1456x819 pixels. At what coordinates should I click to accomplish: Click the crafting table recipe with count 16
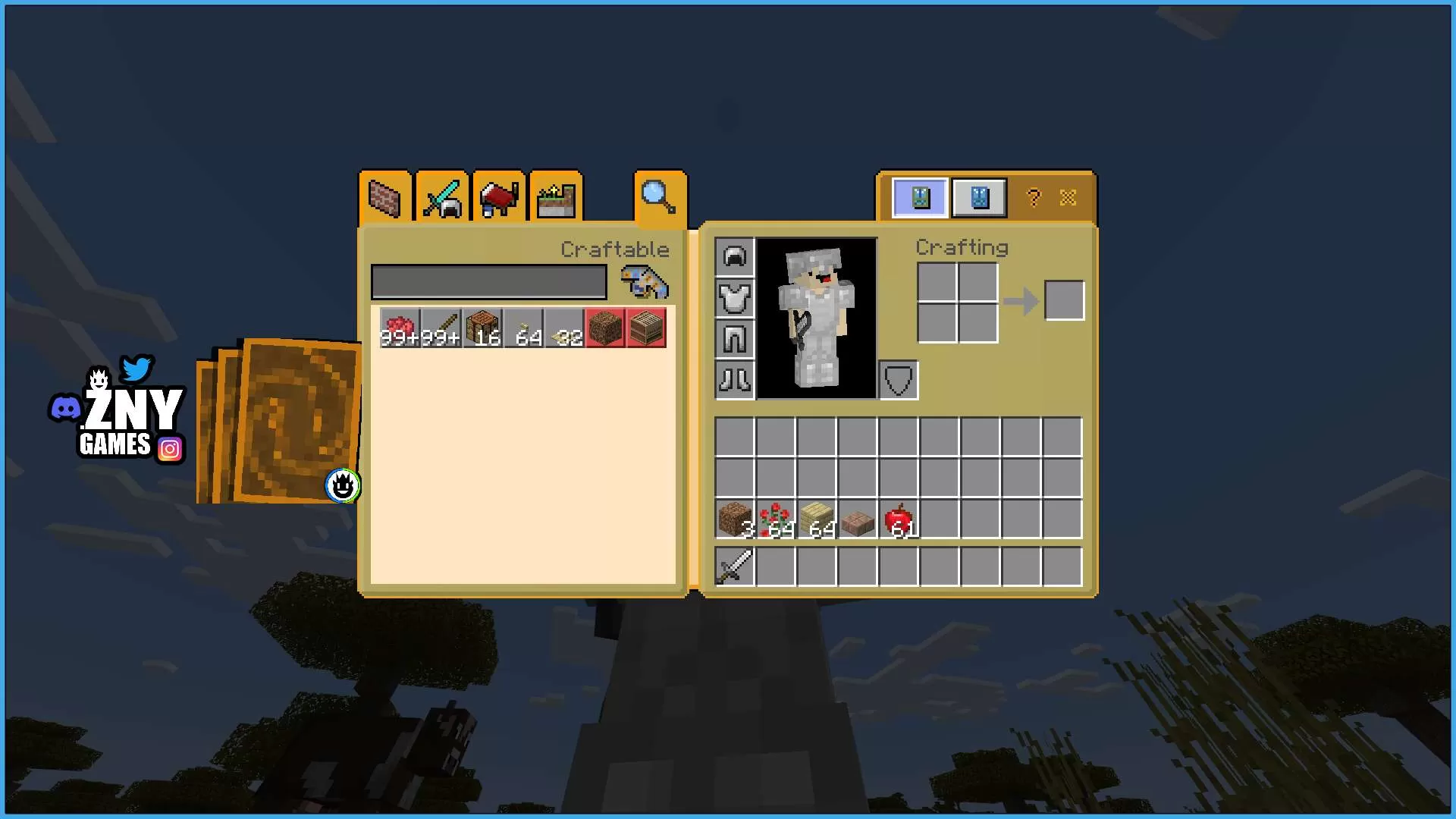pyautogui.click(x=483, y=328)
